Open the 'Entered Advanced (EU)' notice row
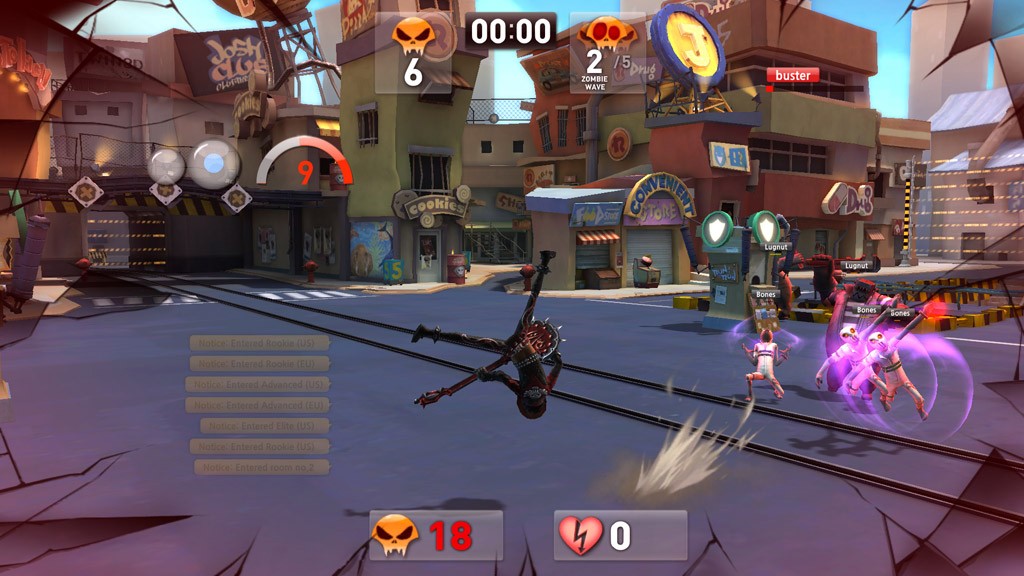1024x576 pixels. pos(257,405)
